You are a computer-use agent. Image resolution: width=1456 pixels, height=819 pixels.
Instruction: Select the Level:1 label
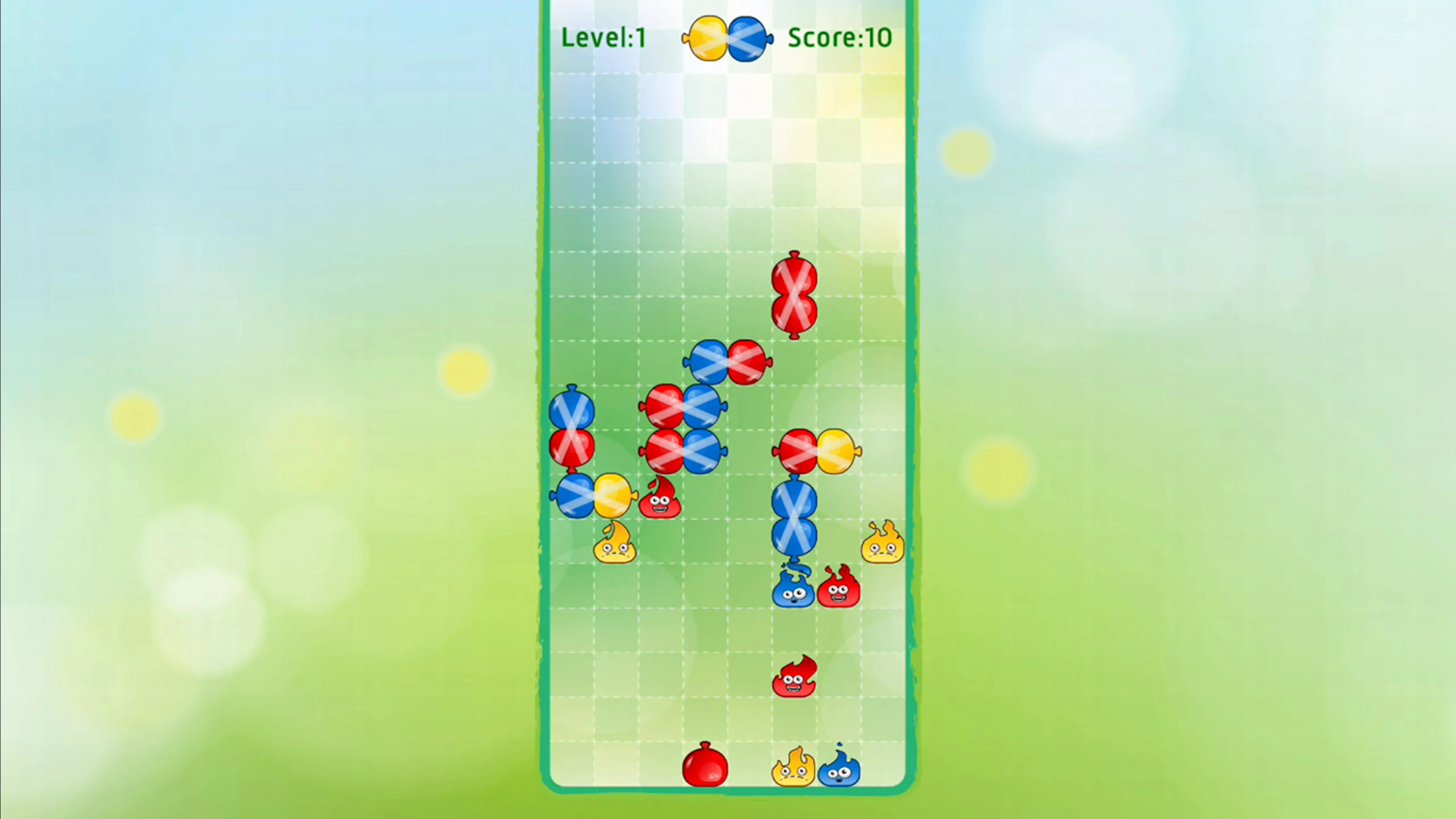pos(603,37)
